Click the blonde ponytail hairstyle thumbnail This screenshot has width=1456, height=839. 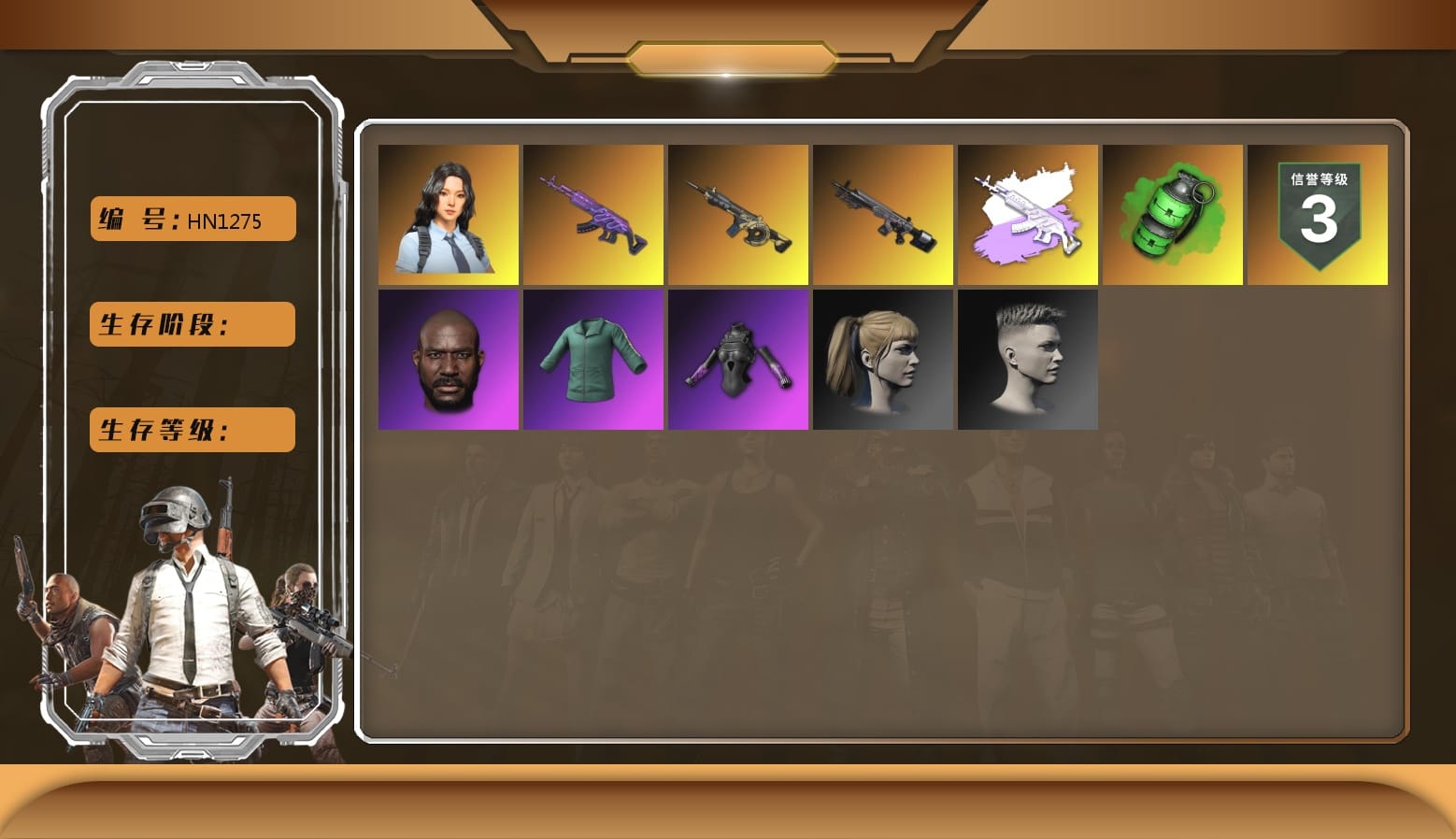click(x=883, y=358)
